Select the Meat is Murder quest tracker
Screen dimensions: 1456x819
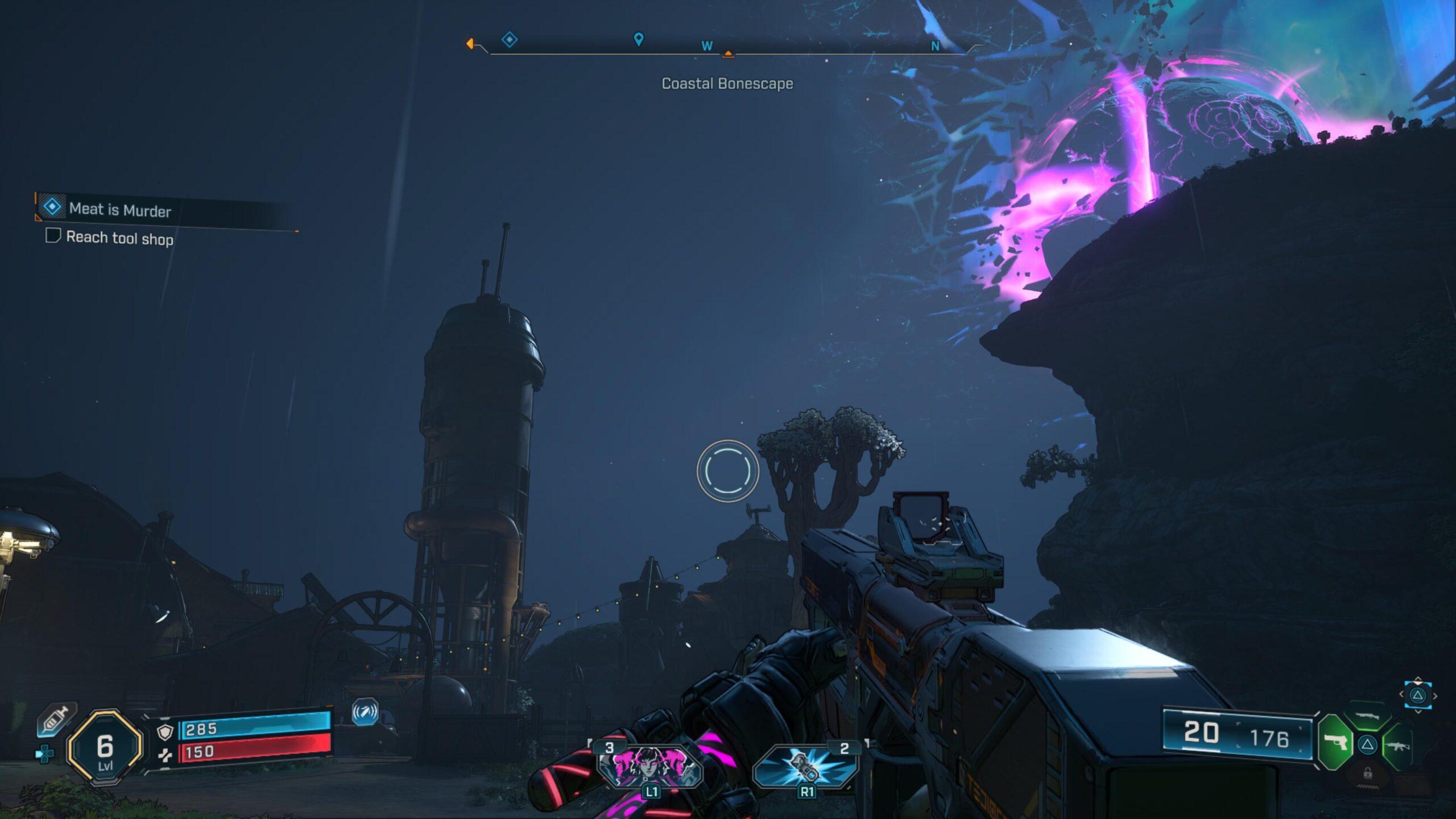(x=119, y=209)
